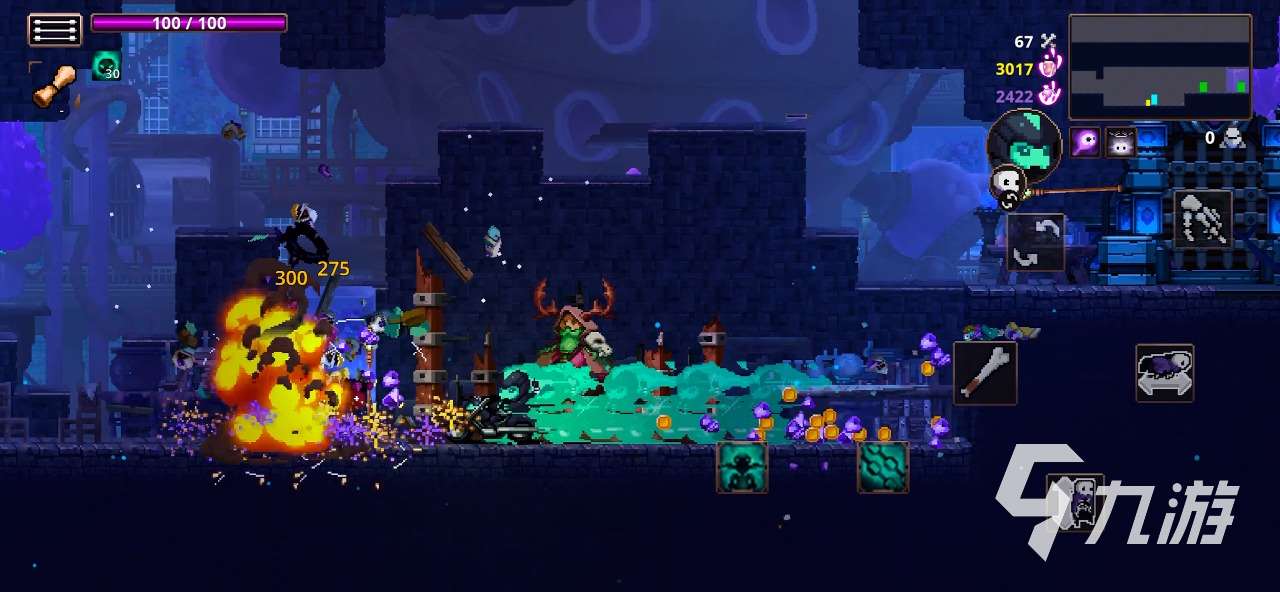
Task: Open the minimap
Action: (x=1159, y=67)
